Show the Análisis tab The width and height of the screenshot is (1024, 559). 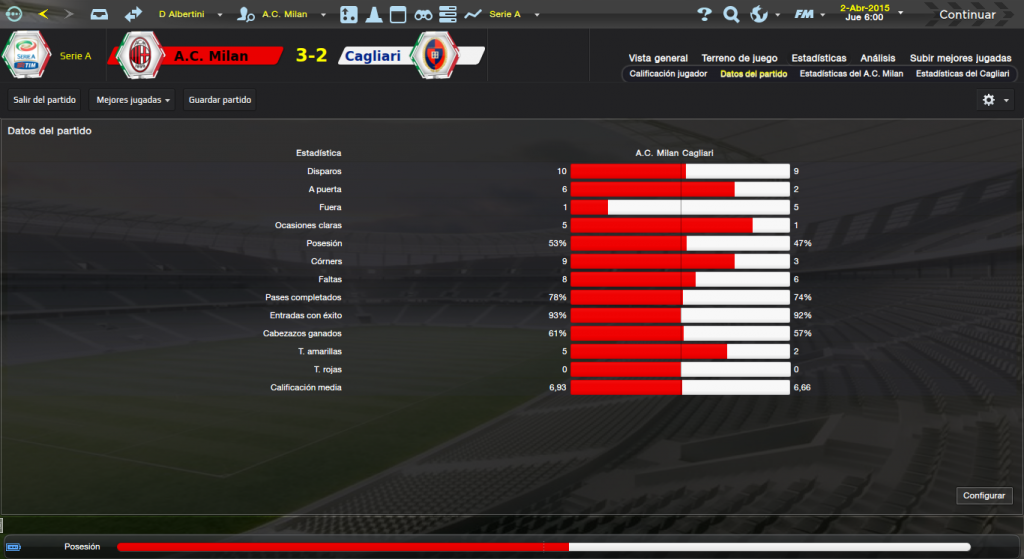[x=878, y=58]
